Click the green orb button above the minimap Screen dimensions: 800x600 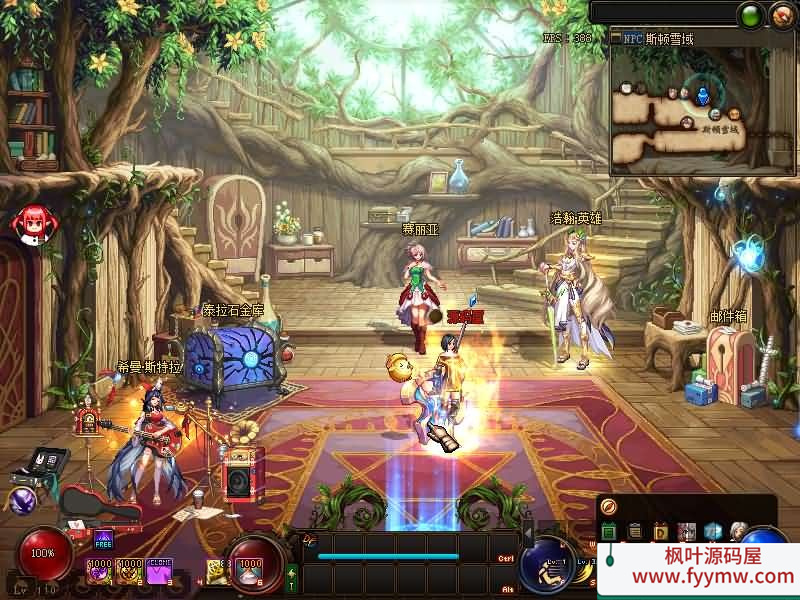(750, 14)
